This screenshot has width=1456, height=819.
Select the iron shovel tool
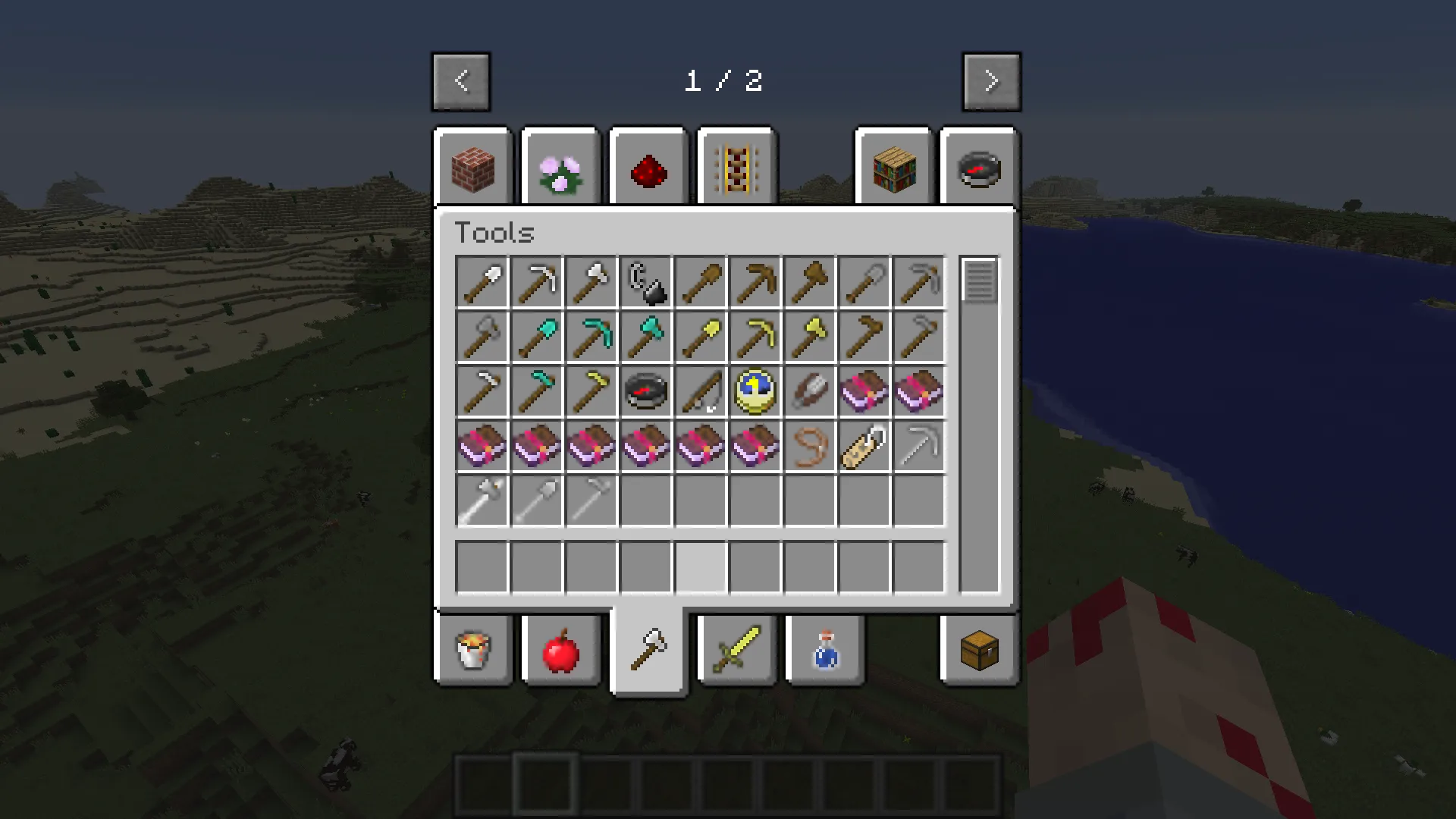(x=482, y=281)
